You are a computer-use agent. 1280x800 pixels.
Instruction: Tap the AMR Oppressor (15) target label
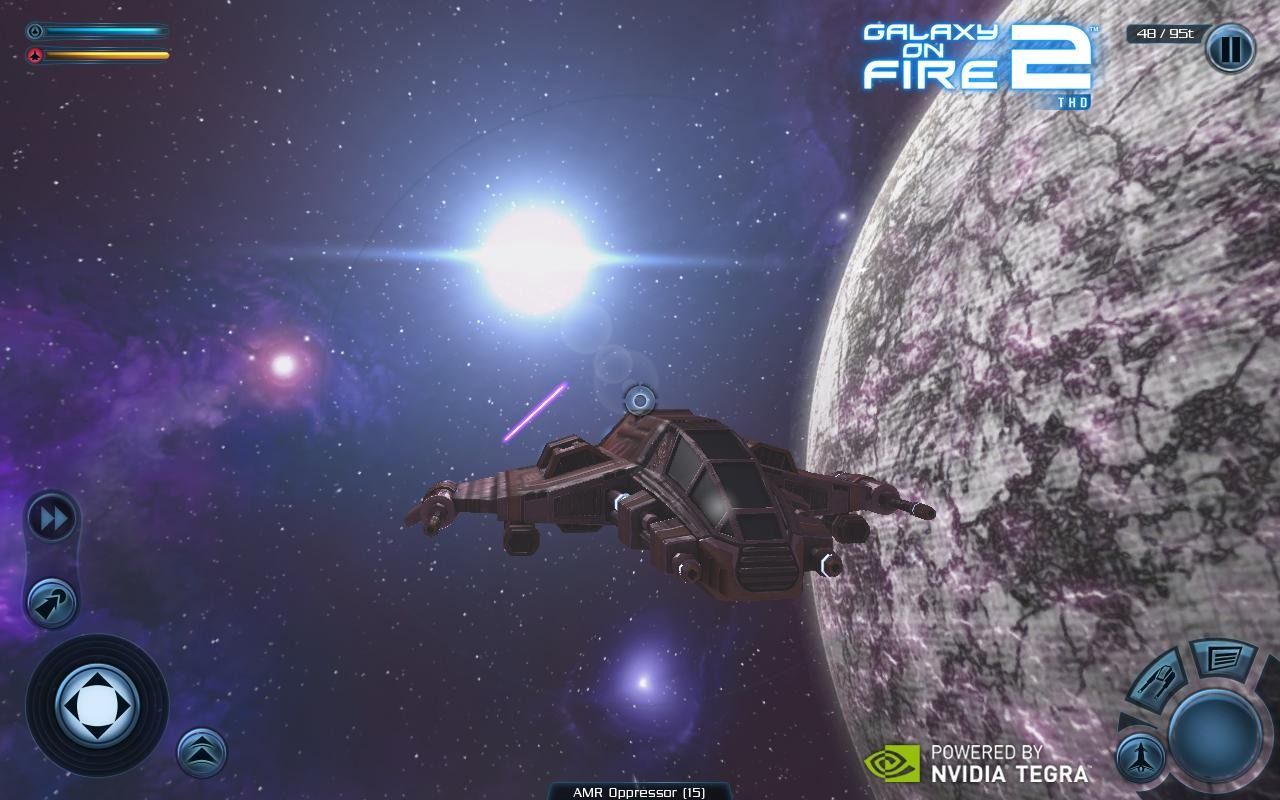[639, 791]
